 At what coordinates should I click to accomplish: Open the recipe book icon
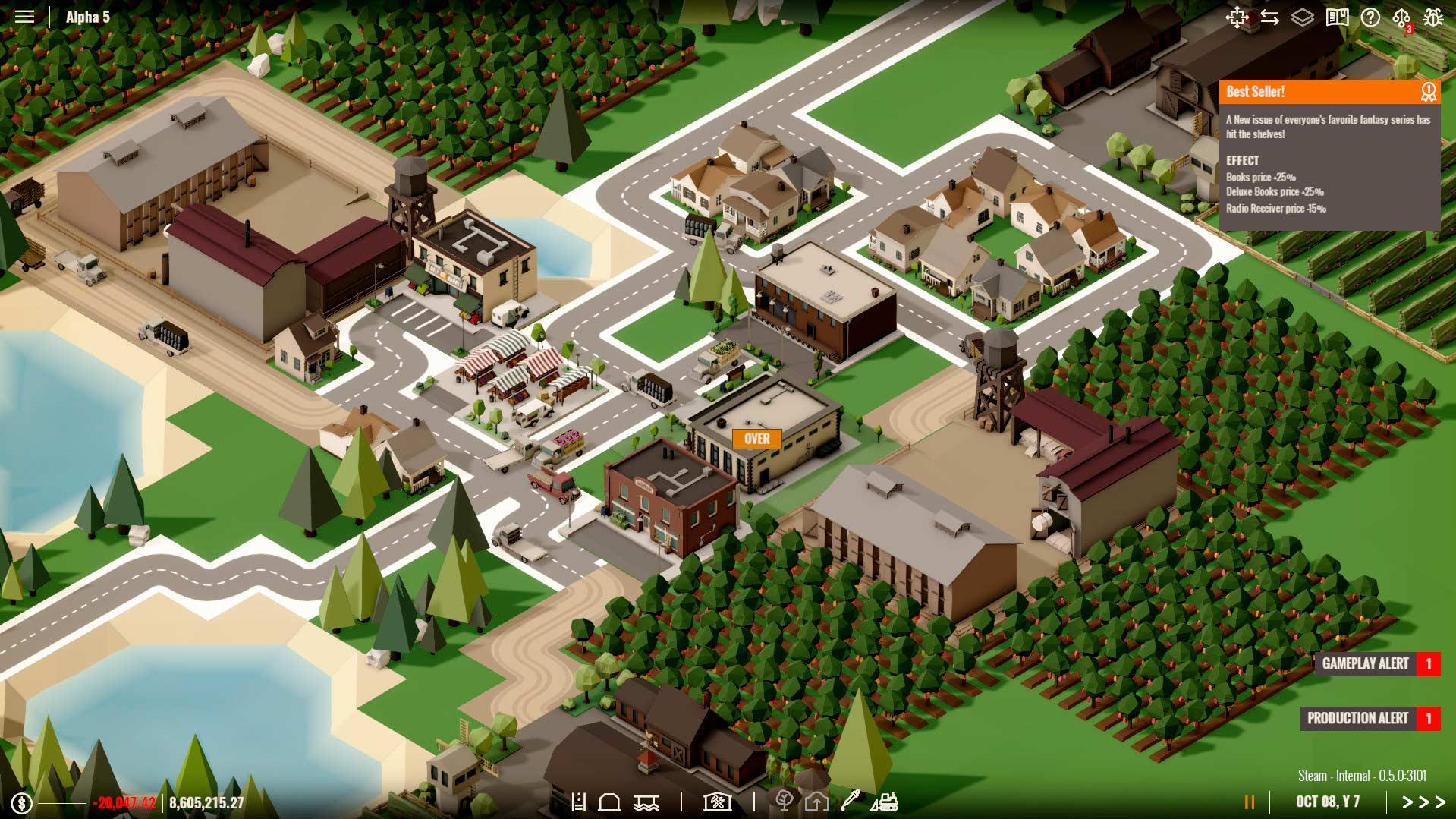1337,17
